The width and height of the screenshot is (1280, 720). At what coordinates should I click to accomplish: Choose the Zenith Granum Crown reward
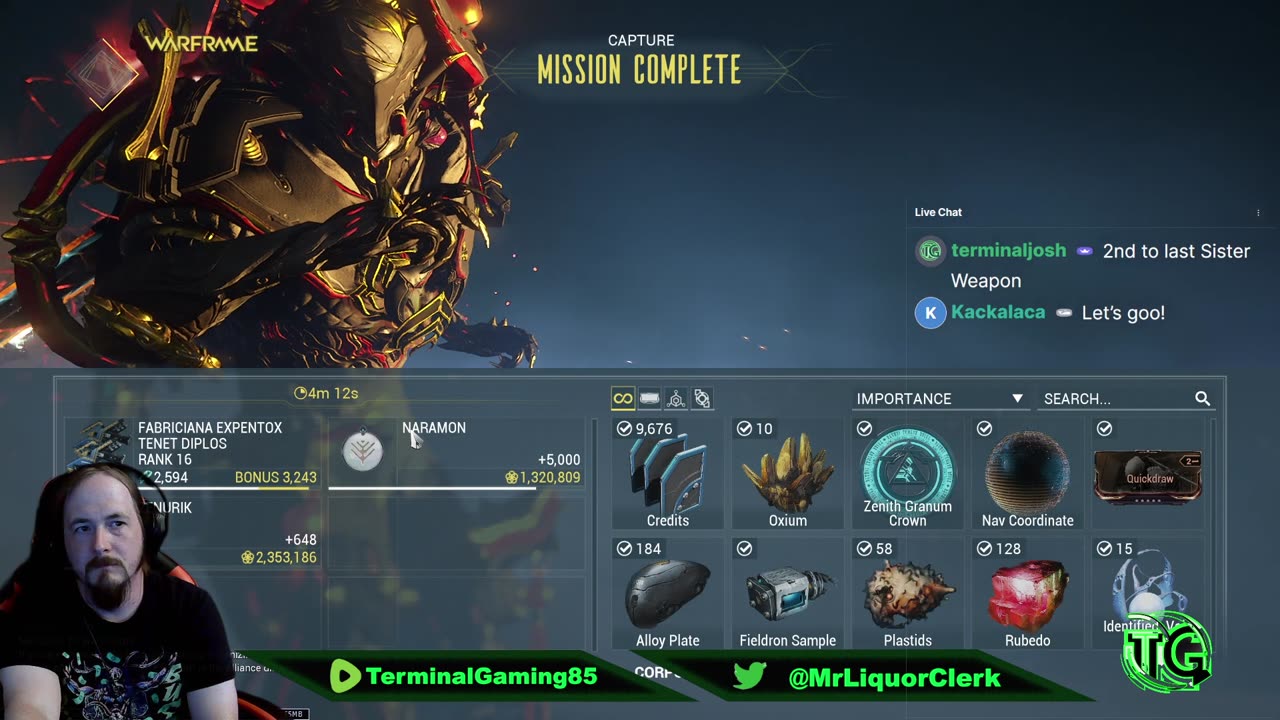pyautogui.click(x=907, y=474)
